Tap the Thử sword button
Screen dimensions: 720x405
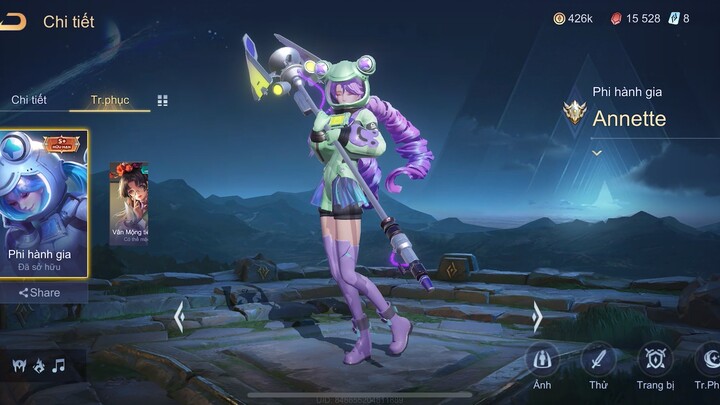(599, 361)
